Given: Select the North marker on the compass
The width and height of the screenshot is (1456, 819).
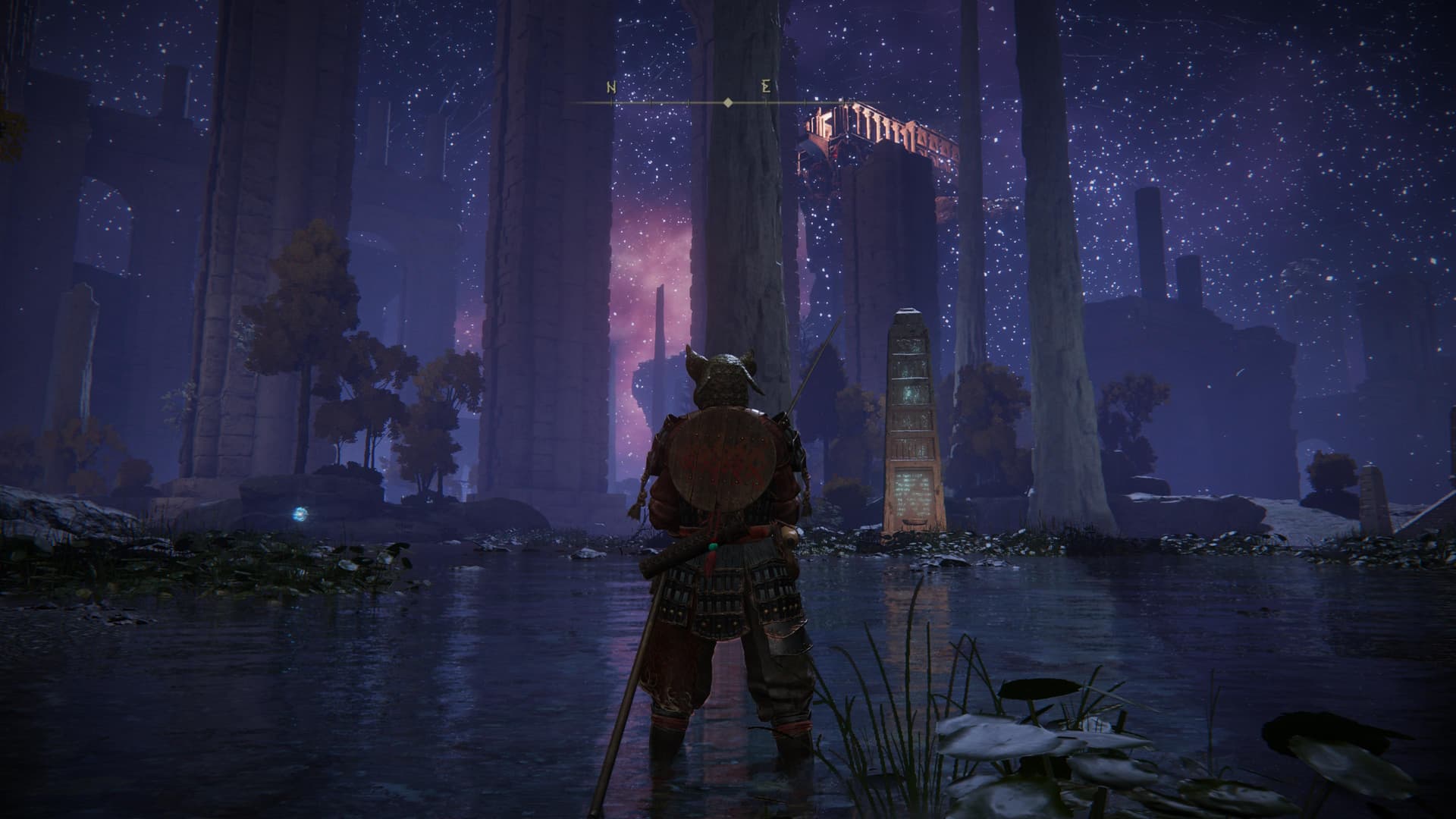Looking at the screenshot, I should pos(611,88).
